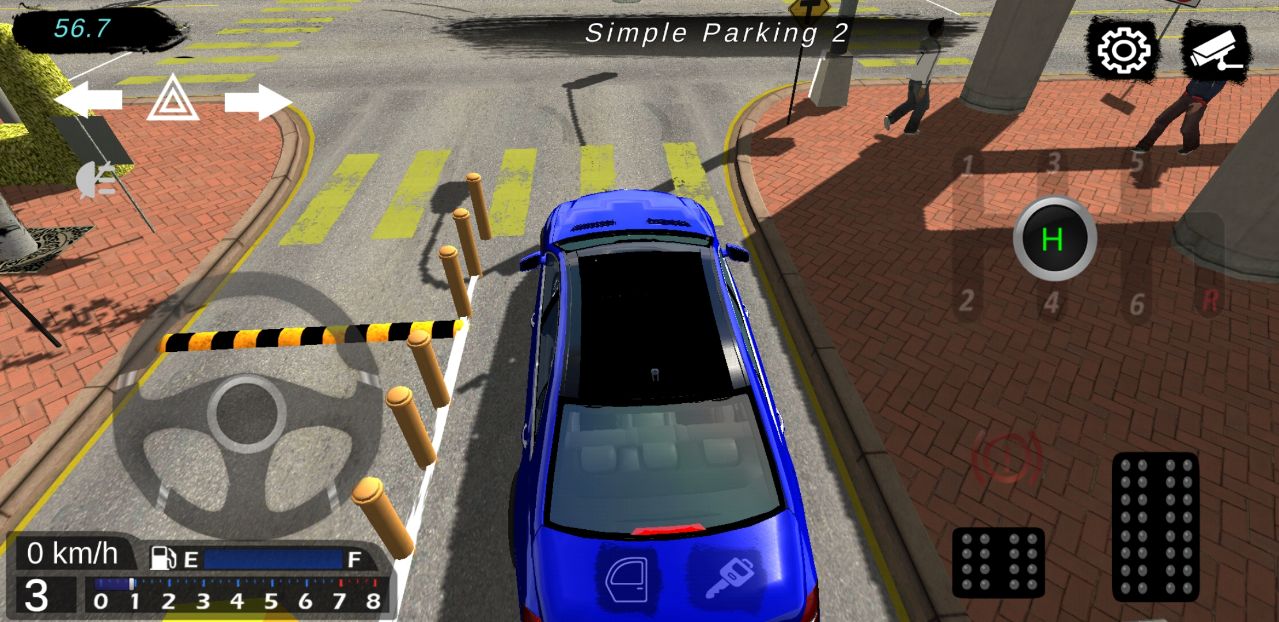Step on the brake pedal

[x=997, y=561]
